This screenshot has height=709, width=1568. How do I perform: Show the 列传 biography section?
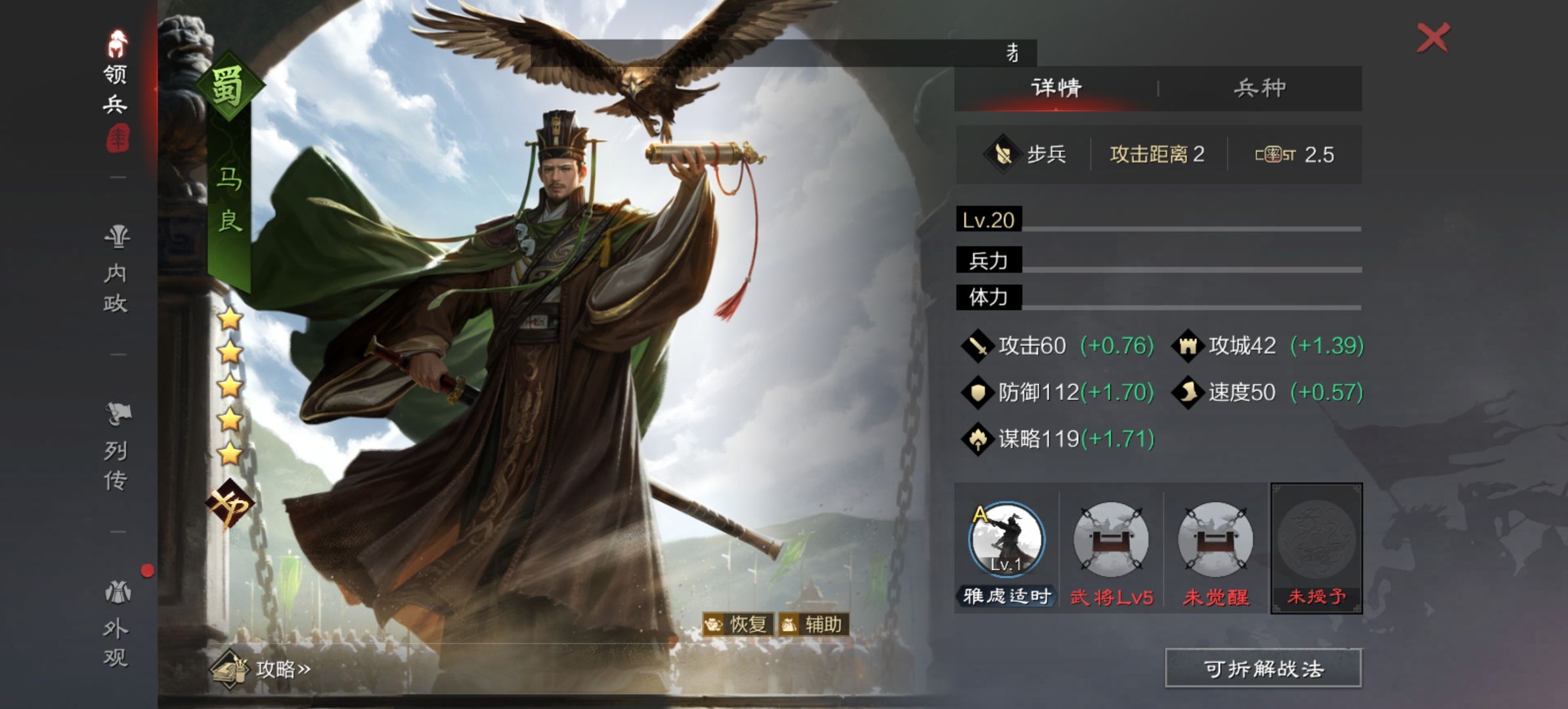click(117, 447)
